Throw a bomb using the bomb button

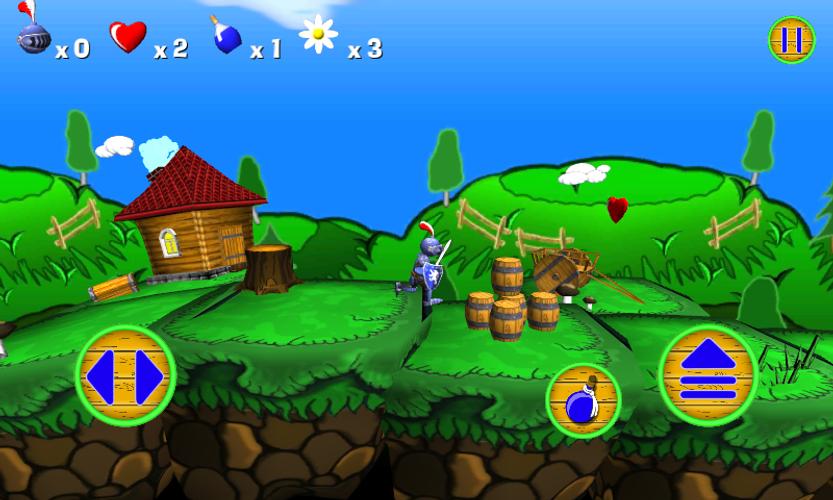[583, 400]
